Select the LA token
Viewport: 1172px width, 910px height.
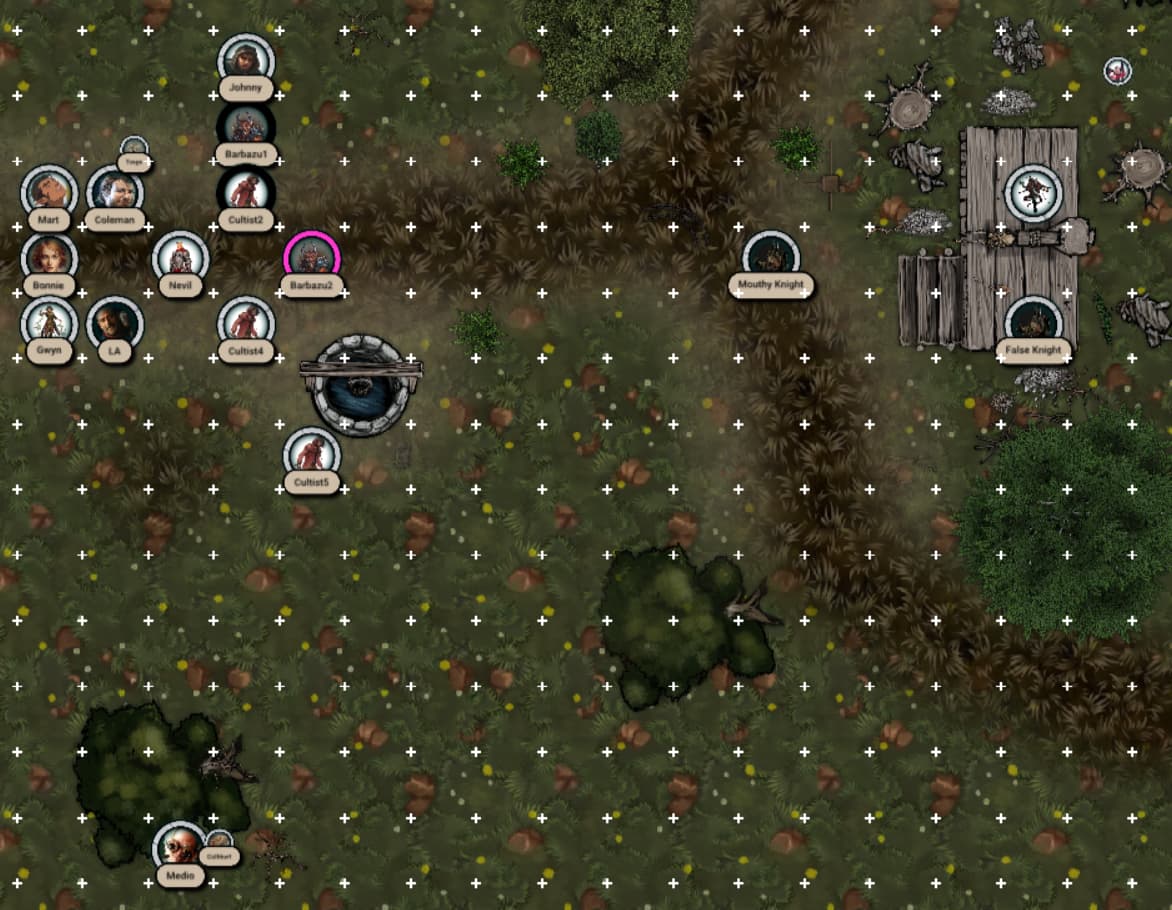pos(115,324)
